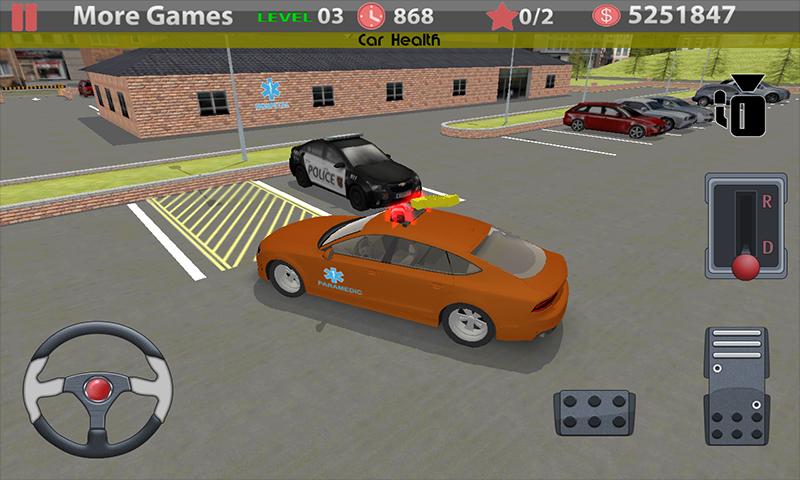Image resolution: width=800 pixels, height=480 pixels.
Task: Turn the steering wheel control
Action: (97, 386)
